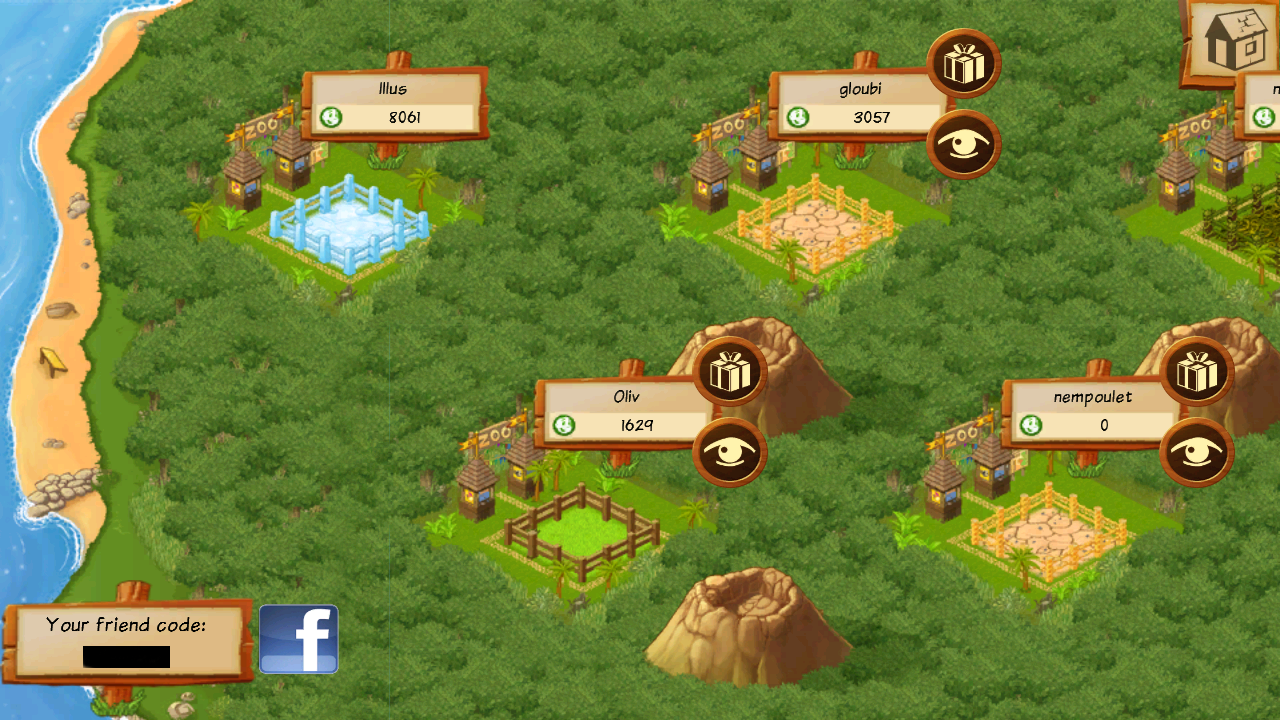Open the gift icon on Oliv's zoo
The image size is (1280, 720).
(x=730, y=370)
